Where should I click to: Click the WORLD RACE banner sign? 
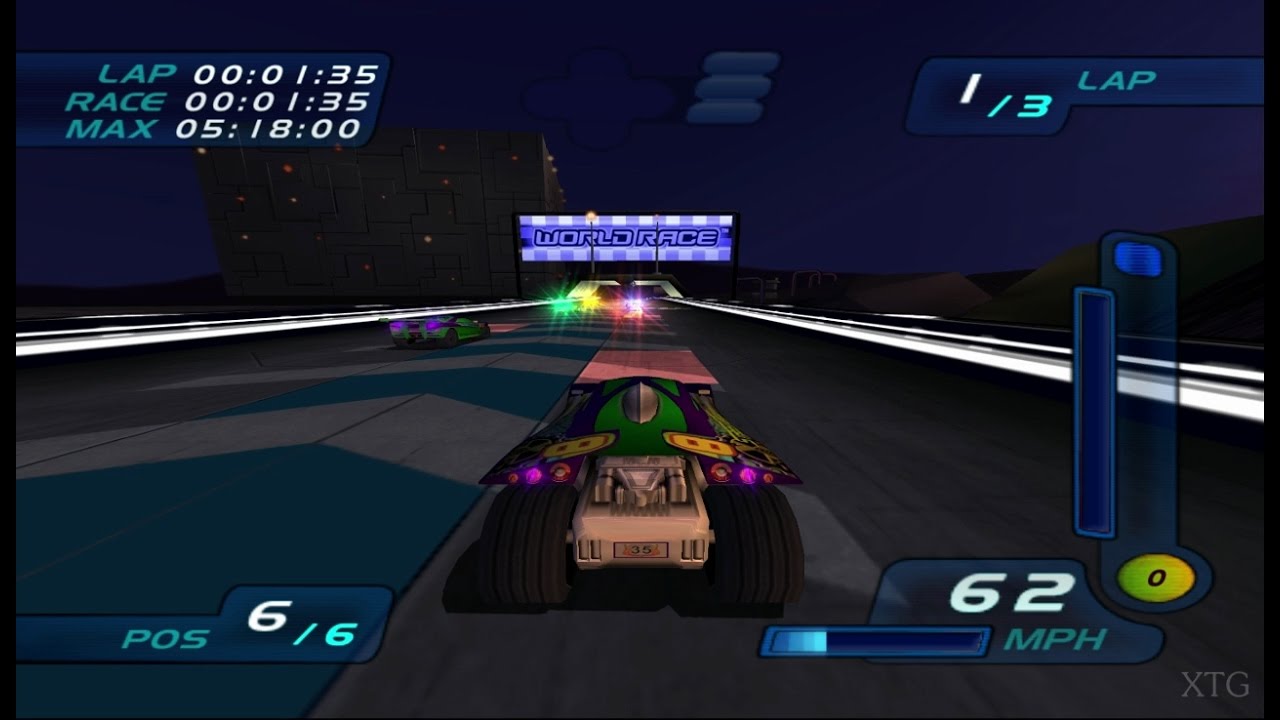pos(627,238)
